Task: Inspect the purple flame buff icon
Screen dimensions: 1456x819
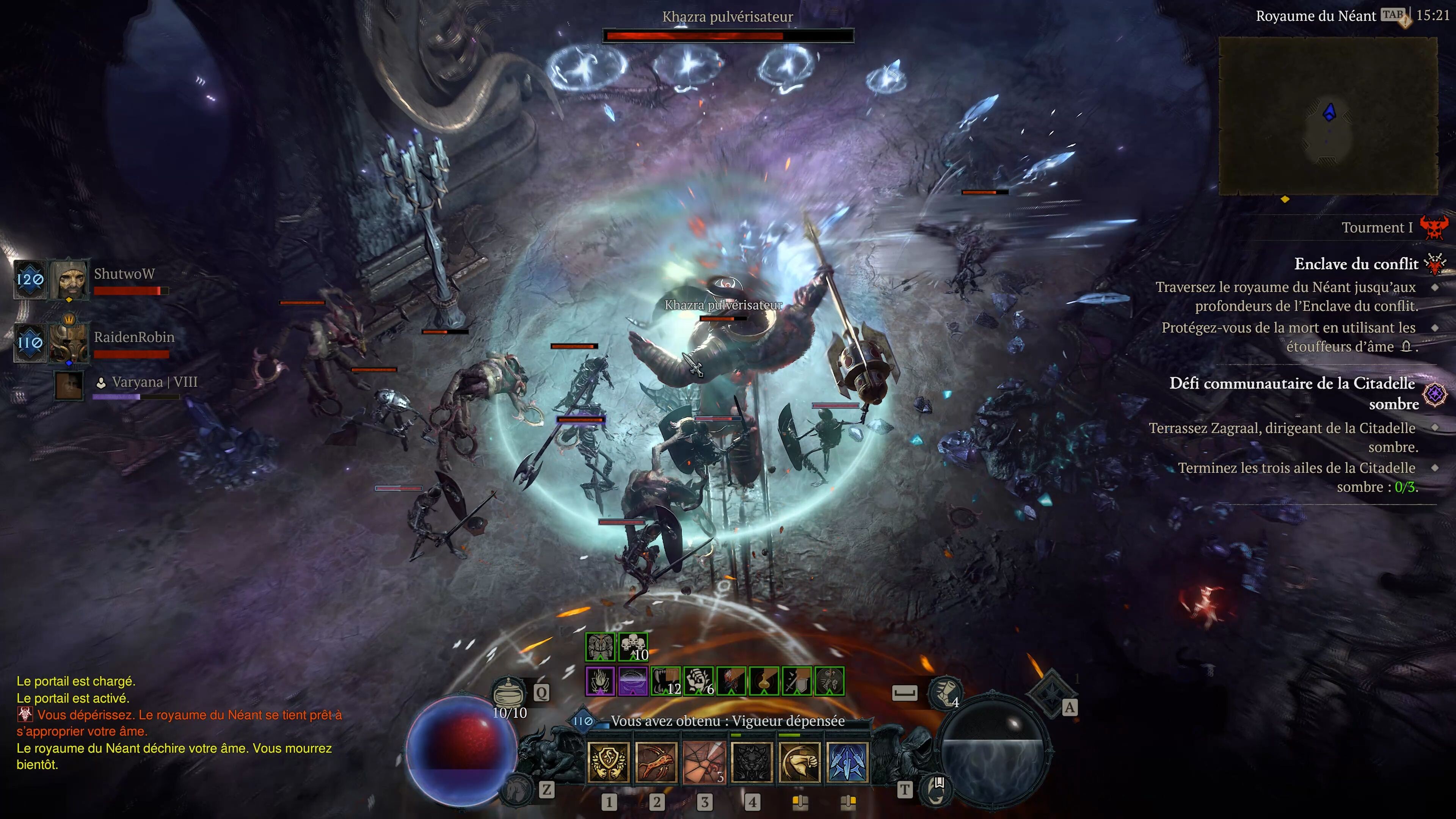Action: tap(600, 681)
